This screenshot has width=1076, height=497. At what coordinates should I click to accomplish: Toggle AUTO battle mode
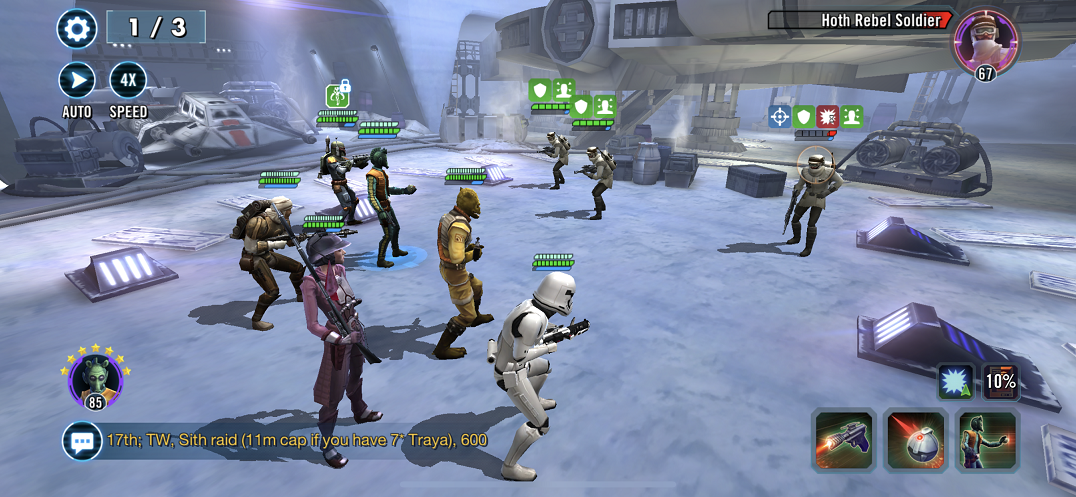tap(76, 80)
